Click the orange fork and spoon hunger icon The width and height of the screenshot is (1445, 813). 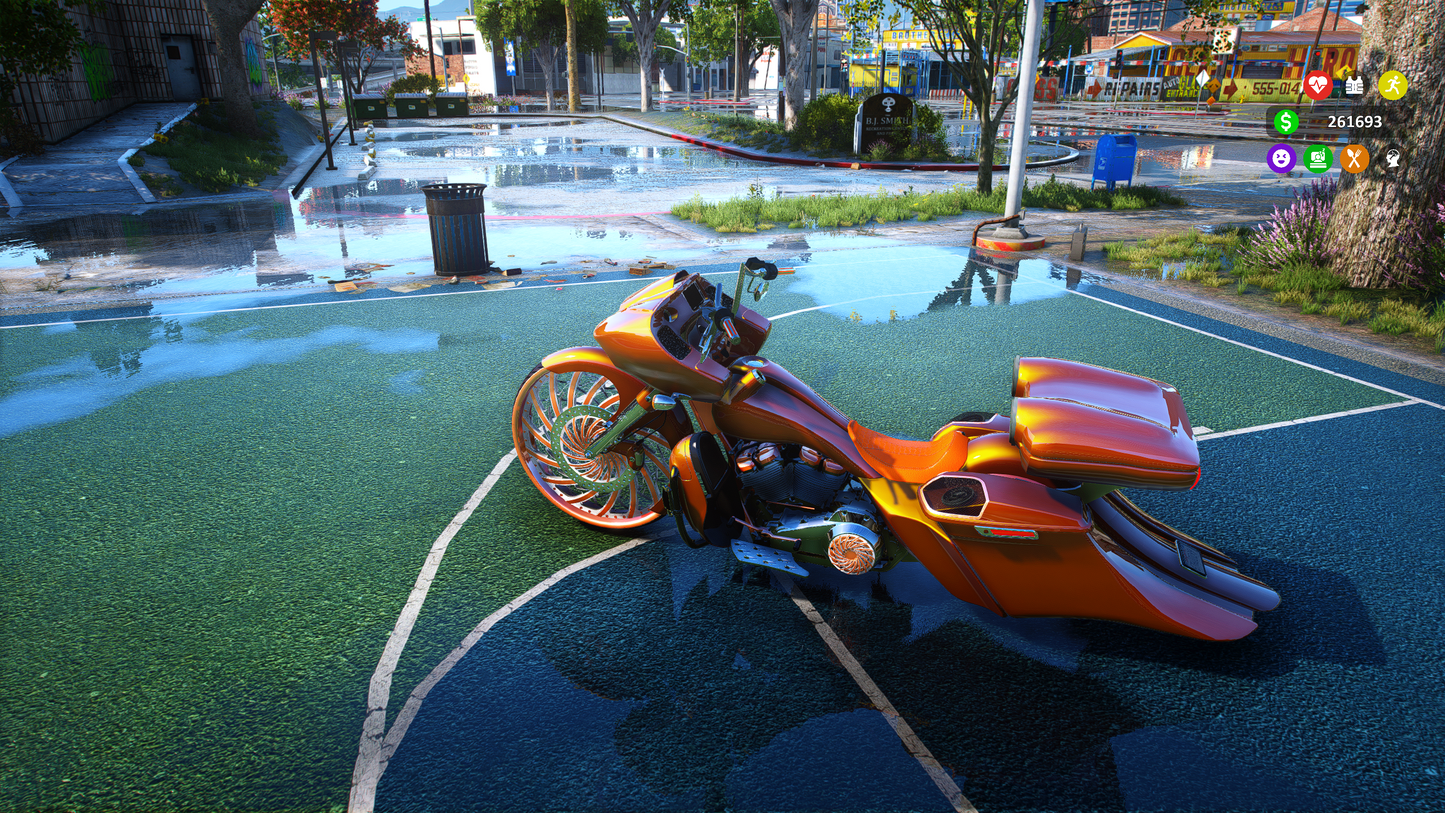(1354, 158)
